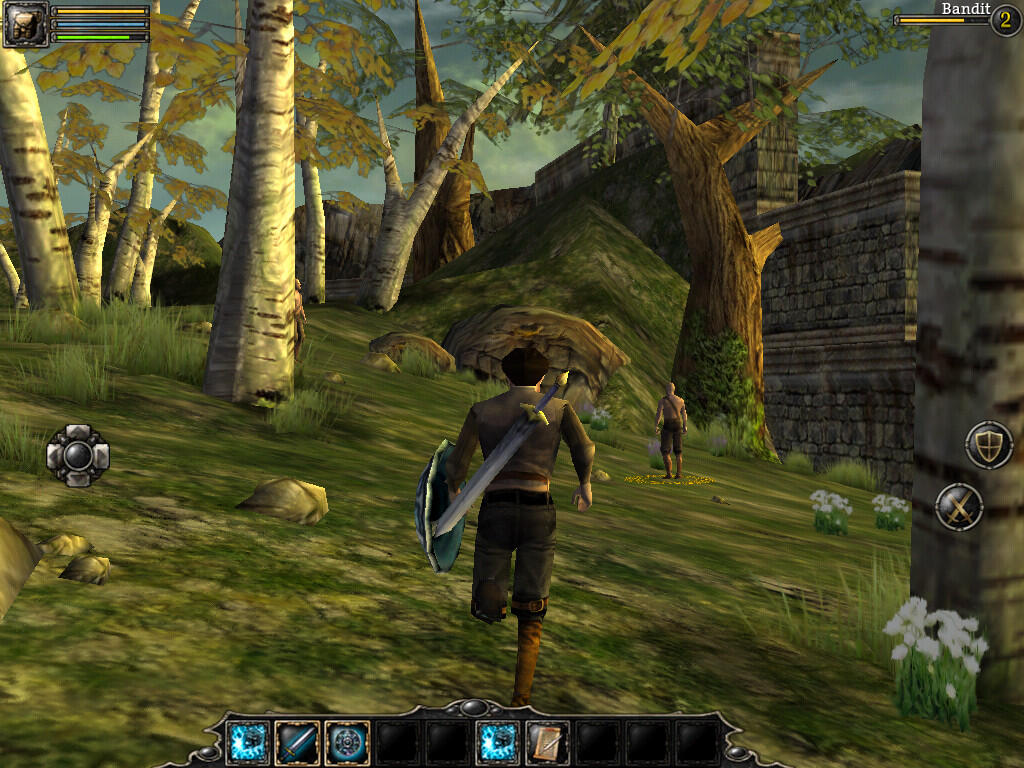
Task: Open the character menu via armor icon
Action: pyautogui.click(x=25, y=24)
